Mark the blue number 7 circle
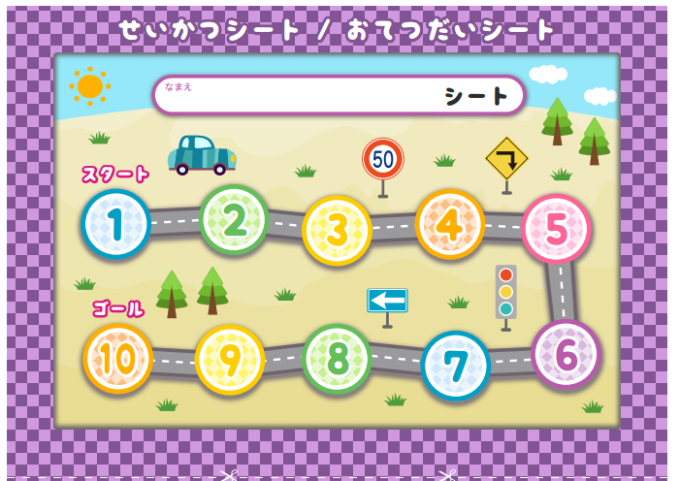 pyautogui.click(x=456, y=366)
